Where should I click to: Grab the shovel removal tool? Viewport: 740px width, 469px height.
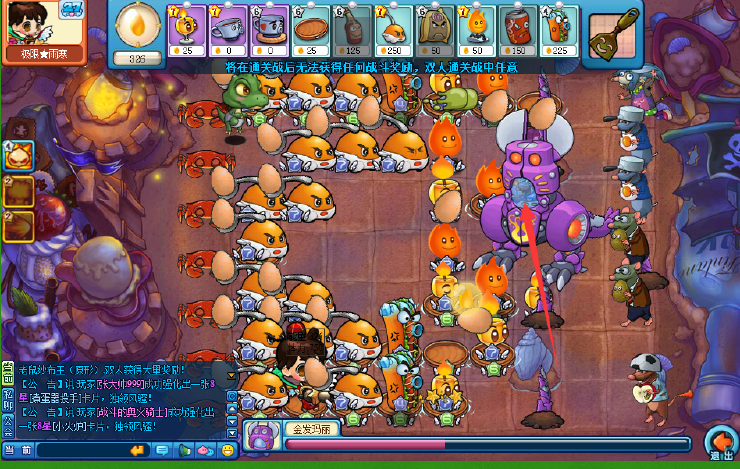pos(614,29)
